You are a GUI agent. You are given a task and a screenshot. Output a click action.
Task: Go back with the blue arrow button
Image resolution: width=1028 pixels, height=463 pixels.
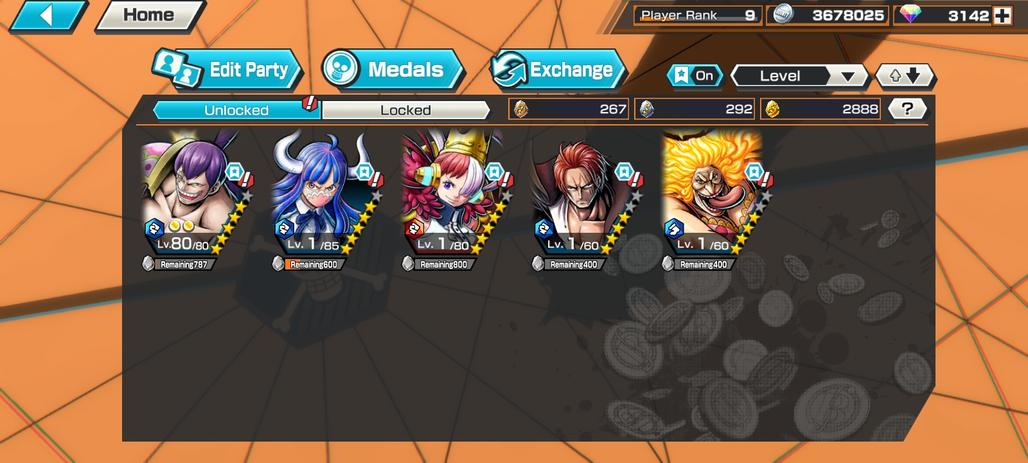49,16
